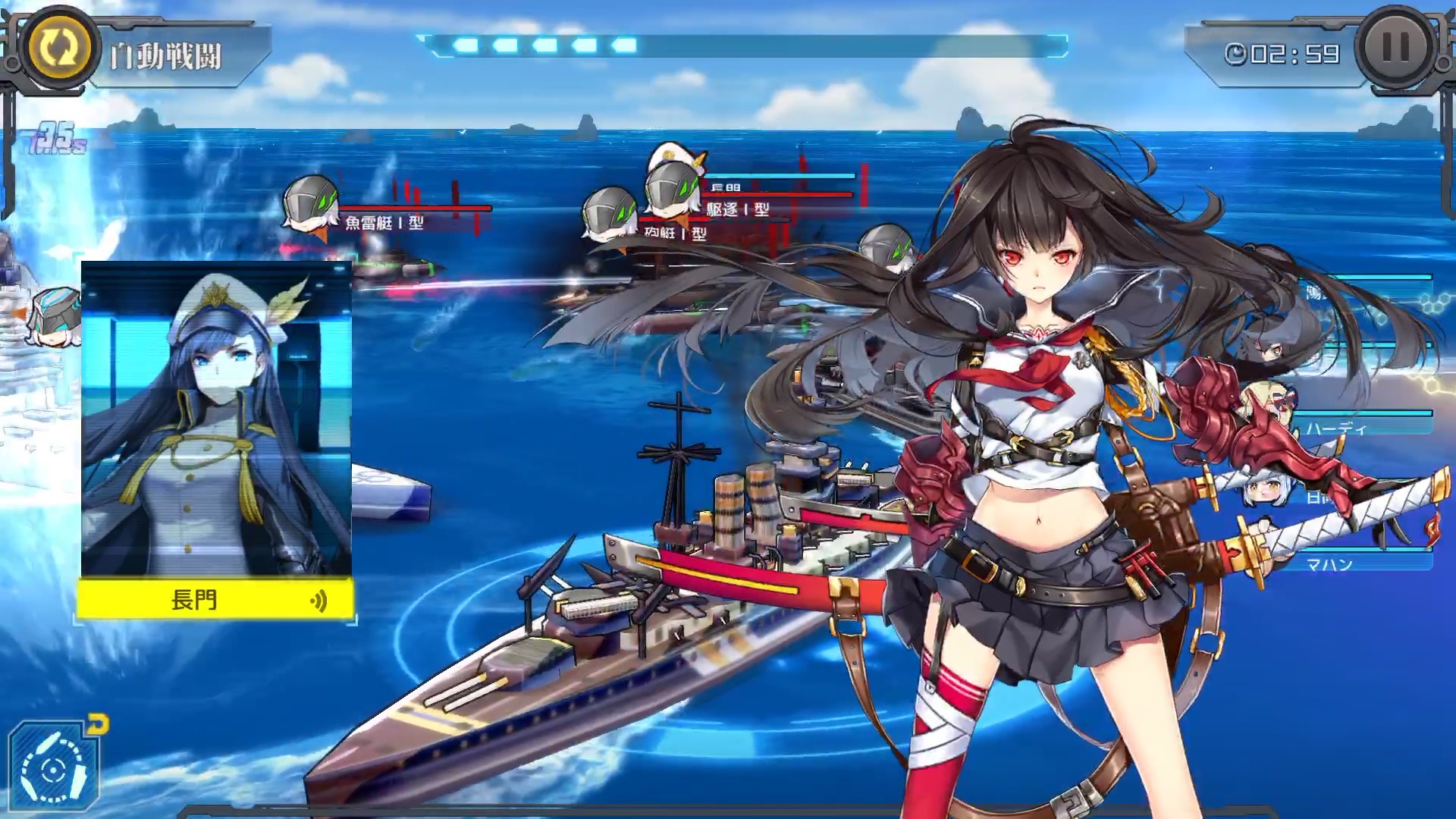
Task: Toggle the 自動戦闘 auto-battle button
Action: click(x=55, y=49)
